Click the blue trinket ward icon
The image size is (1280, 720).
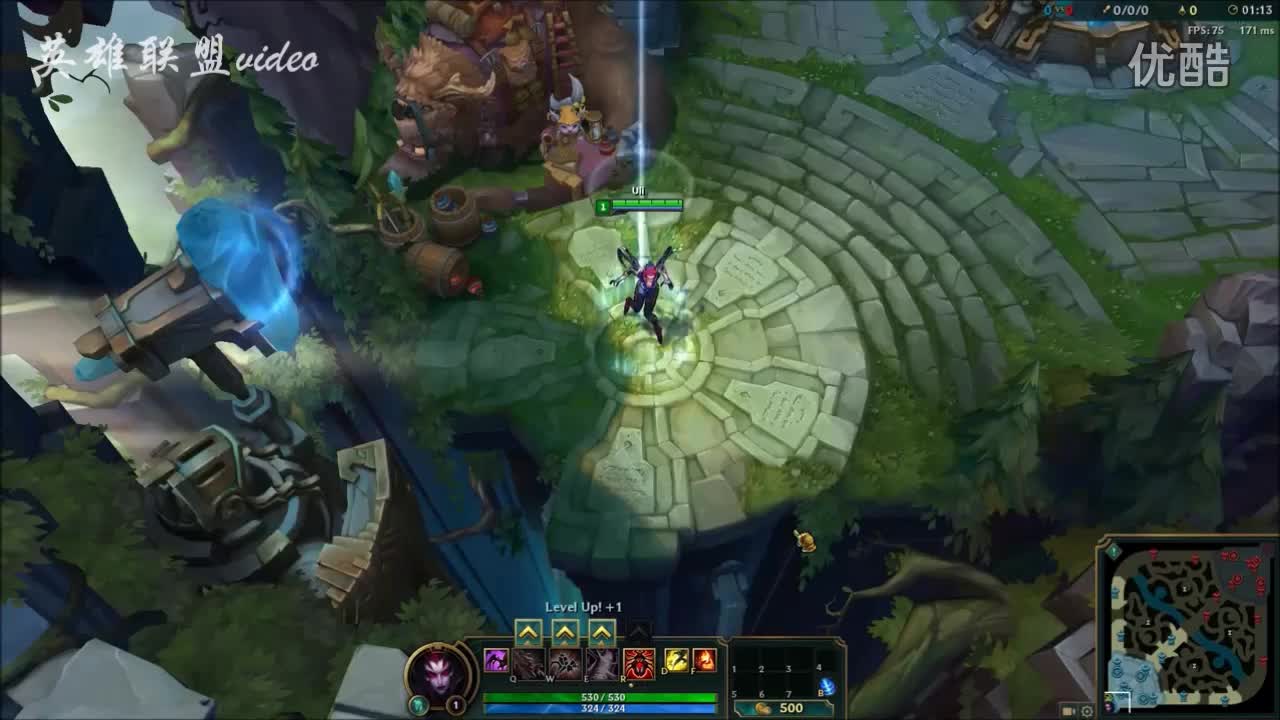pyautogui.click(x=829, y=684)
